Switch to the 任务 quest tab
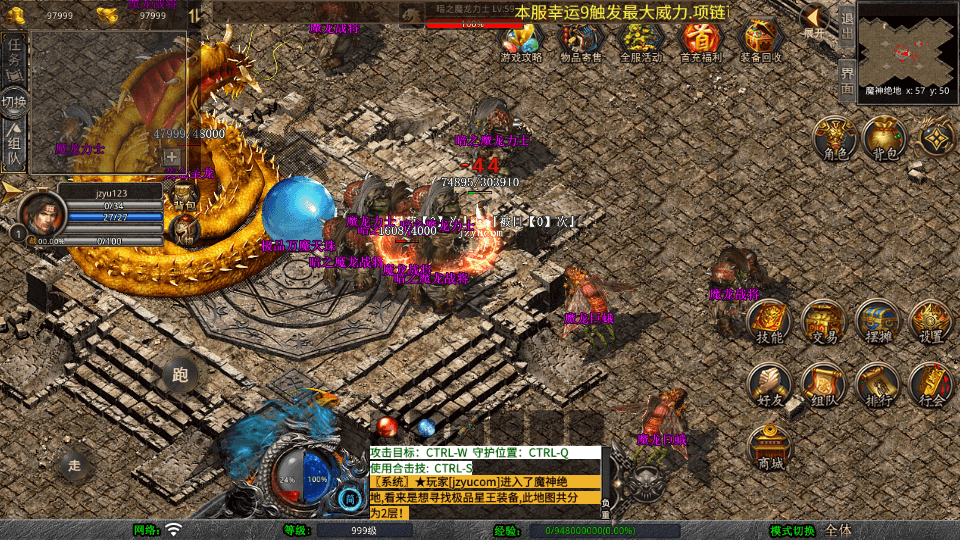 (14, 57)
